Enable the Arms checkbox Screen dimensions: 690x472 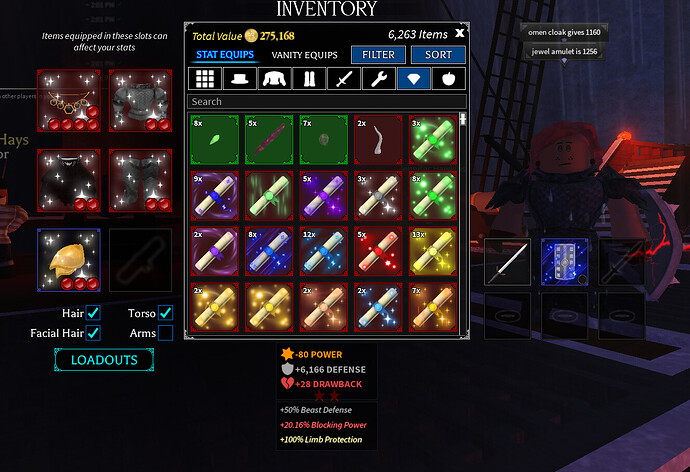coord(165,332)
